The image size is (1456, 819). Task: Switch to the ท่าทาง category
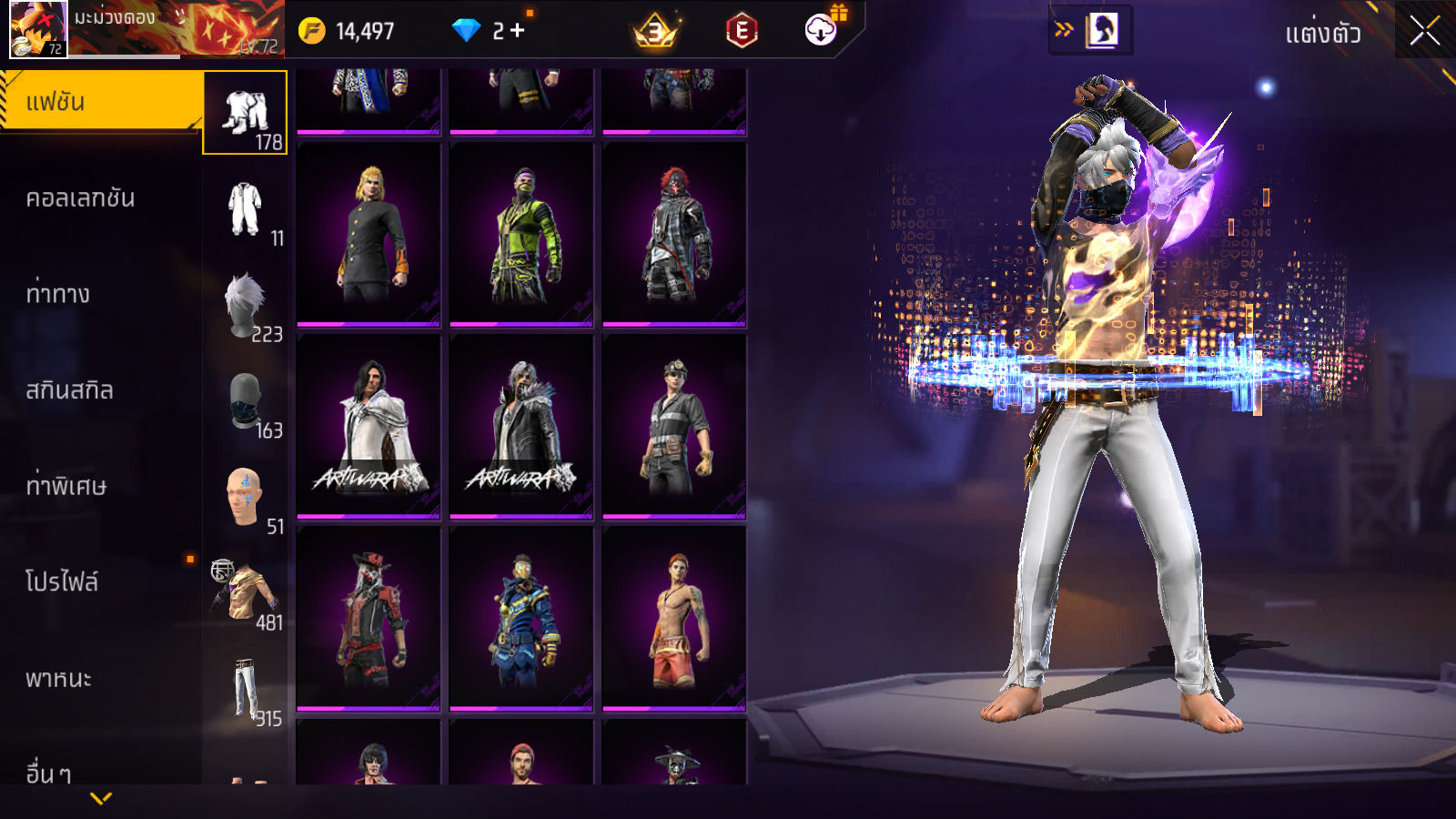pos(59,294)
